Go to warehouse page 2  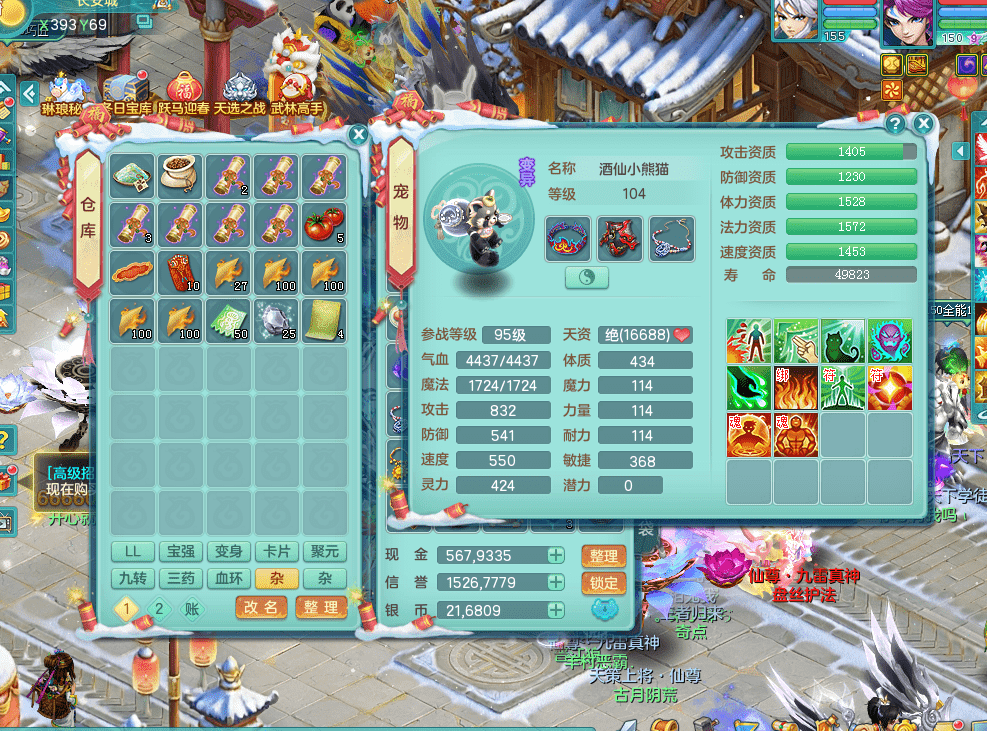[157, 607]
